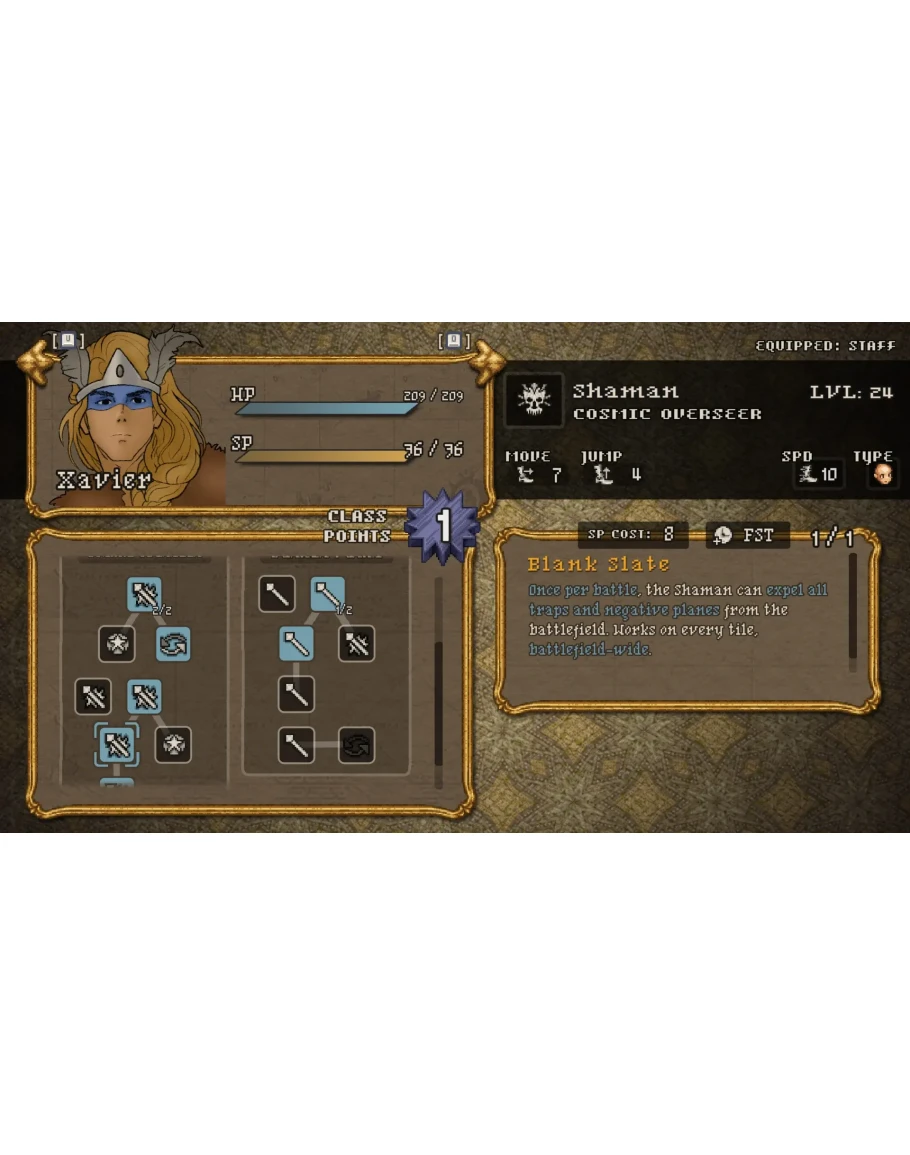
Task: Select the right-tree staff skill marked 1/2
Action: (x=328, y=595)
